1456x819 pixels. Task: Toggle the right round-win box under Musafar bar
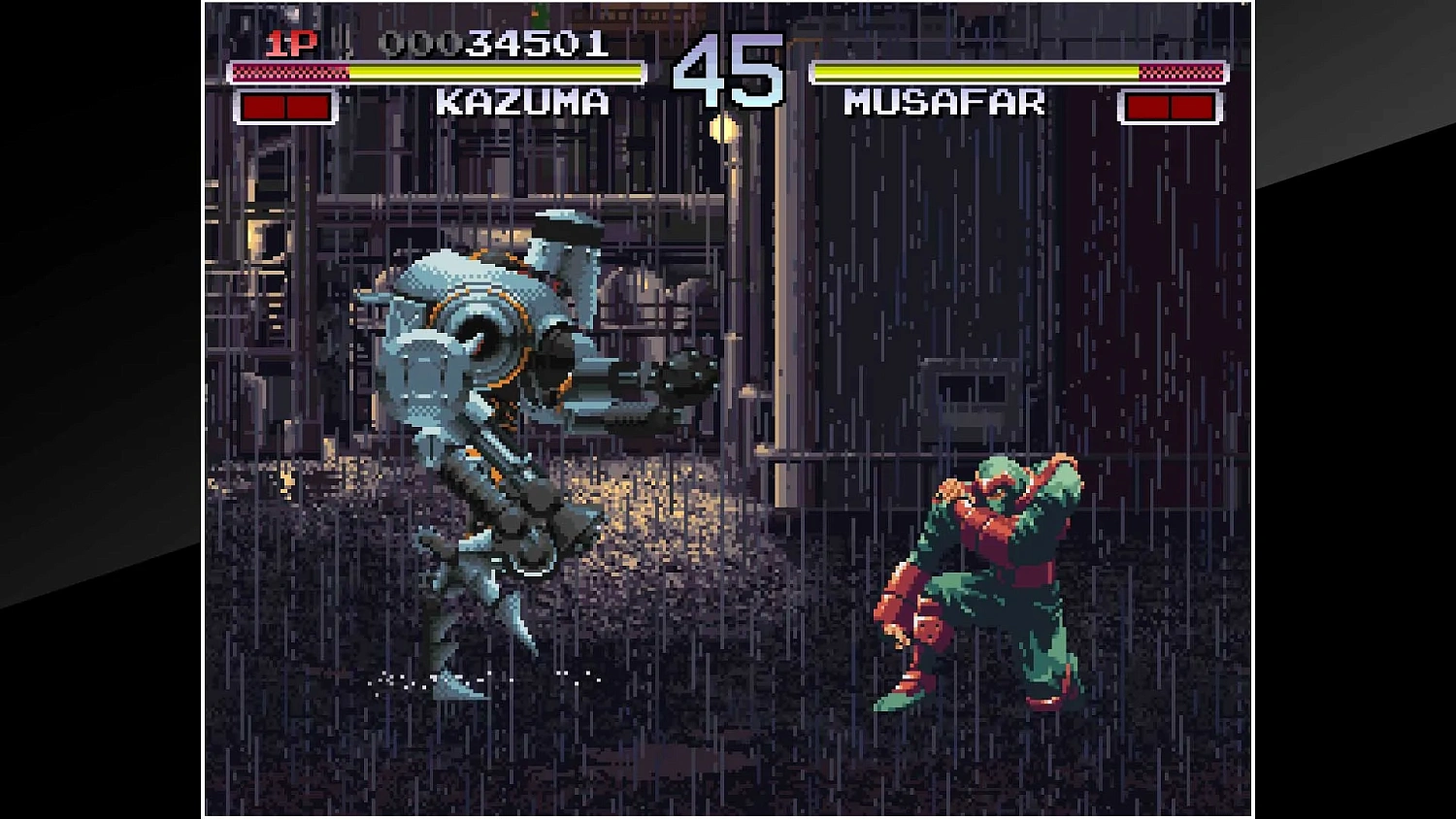[x=1194, y=107]
